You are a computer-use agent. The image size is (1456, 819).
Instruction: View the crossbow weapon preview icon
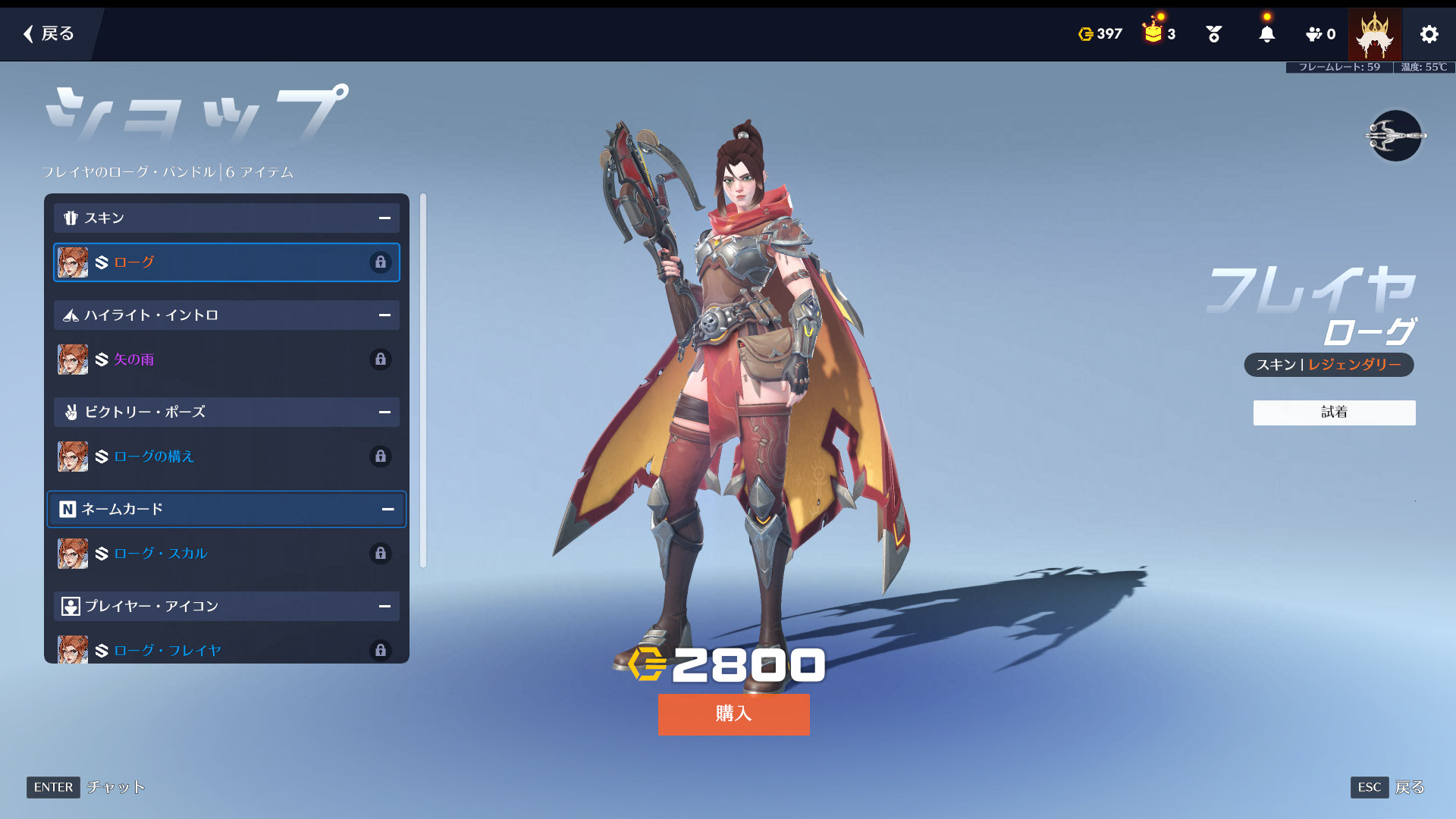click(x=1395, y=136)
